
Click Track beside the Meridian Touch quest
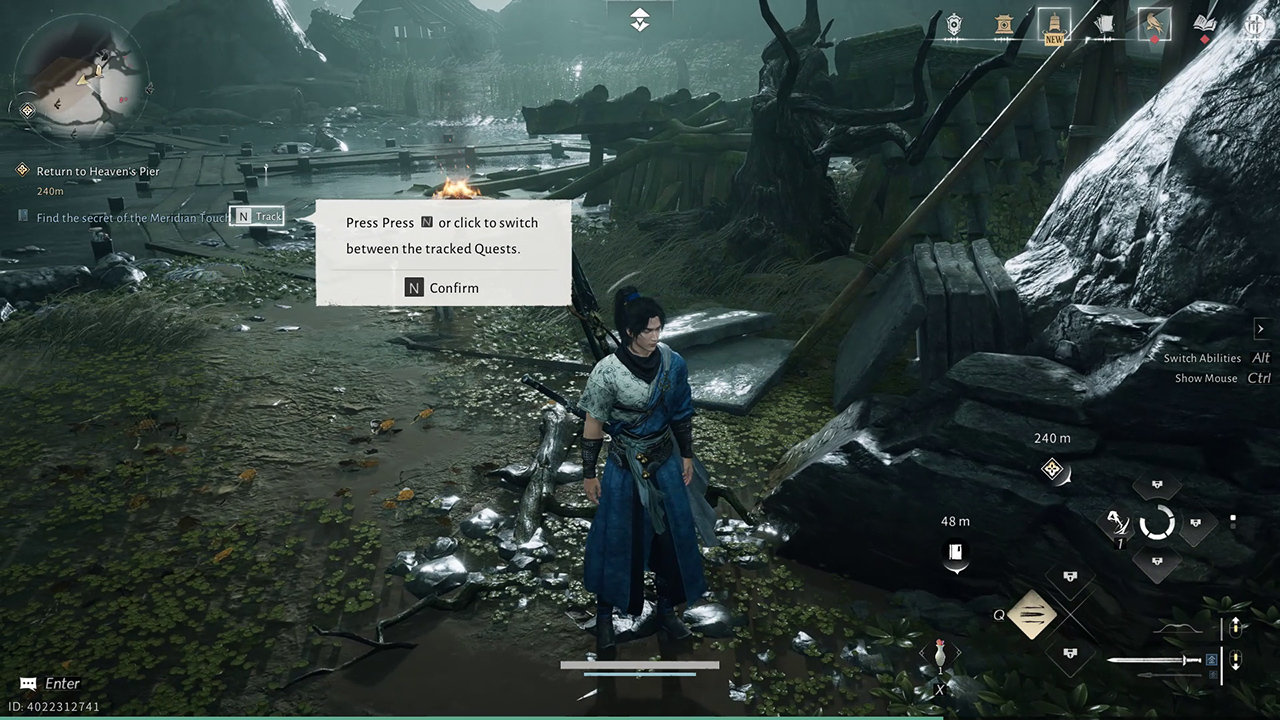[258, 216]
